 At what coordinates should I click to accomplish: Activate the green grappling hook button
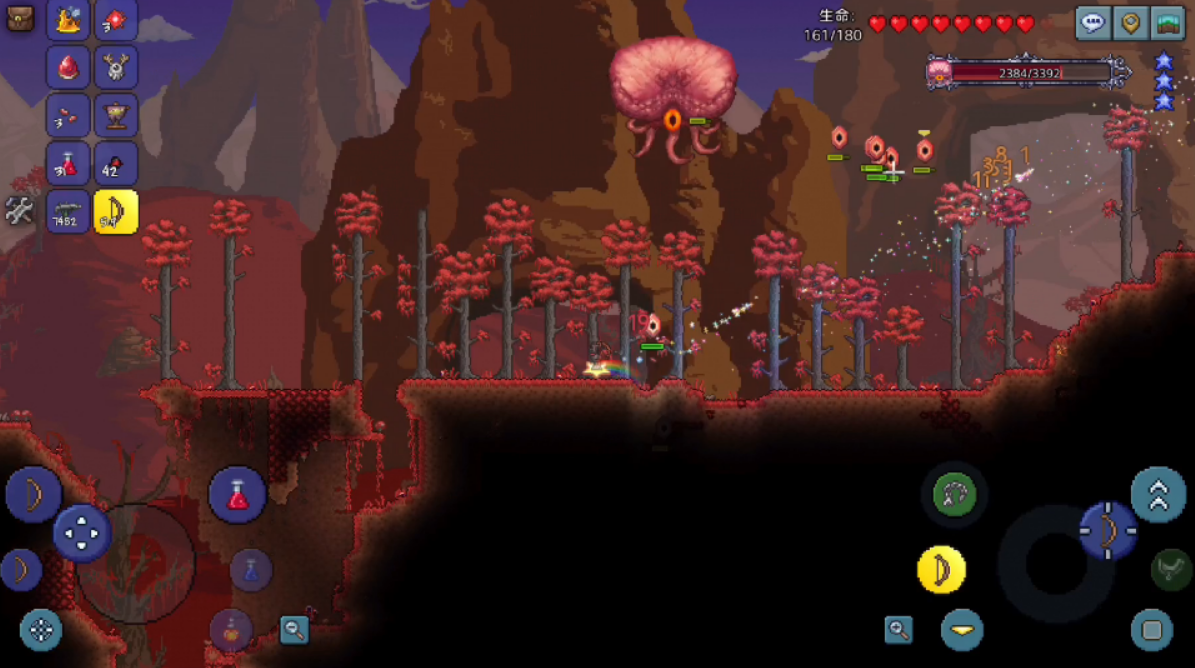point(954,494)
